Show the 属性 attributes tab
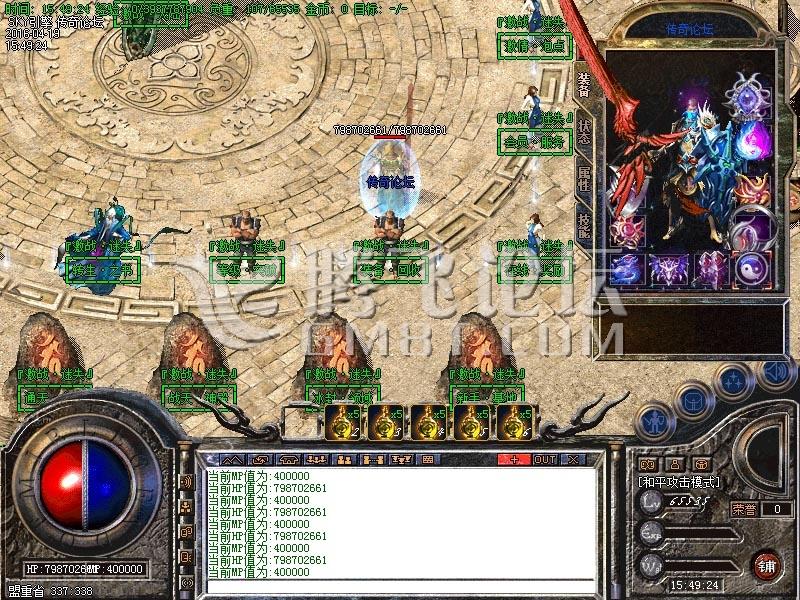Screen dimensions: 800x600 click(x=585, y=181)
